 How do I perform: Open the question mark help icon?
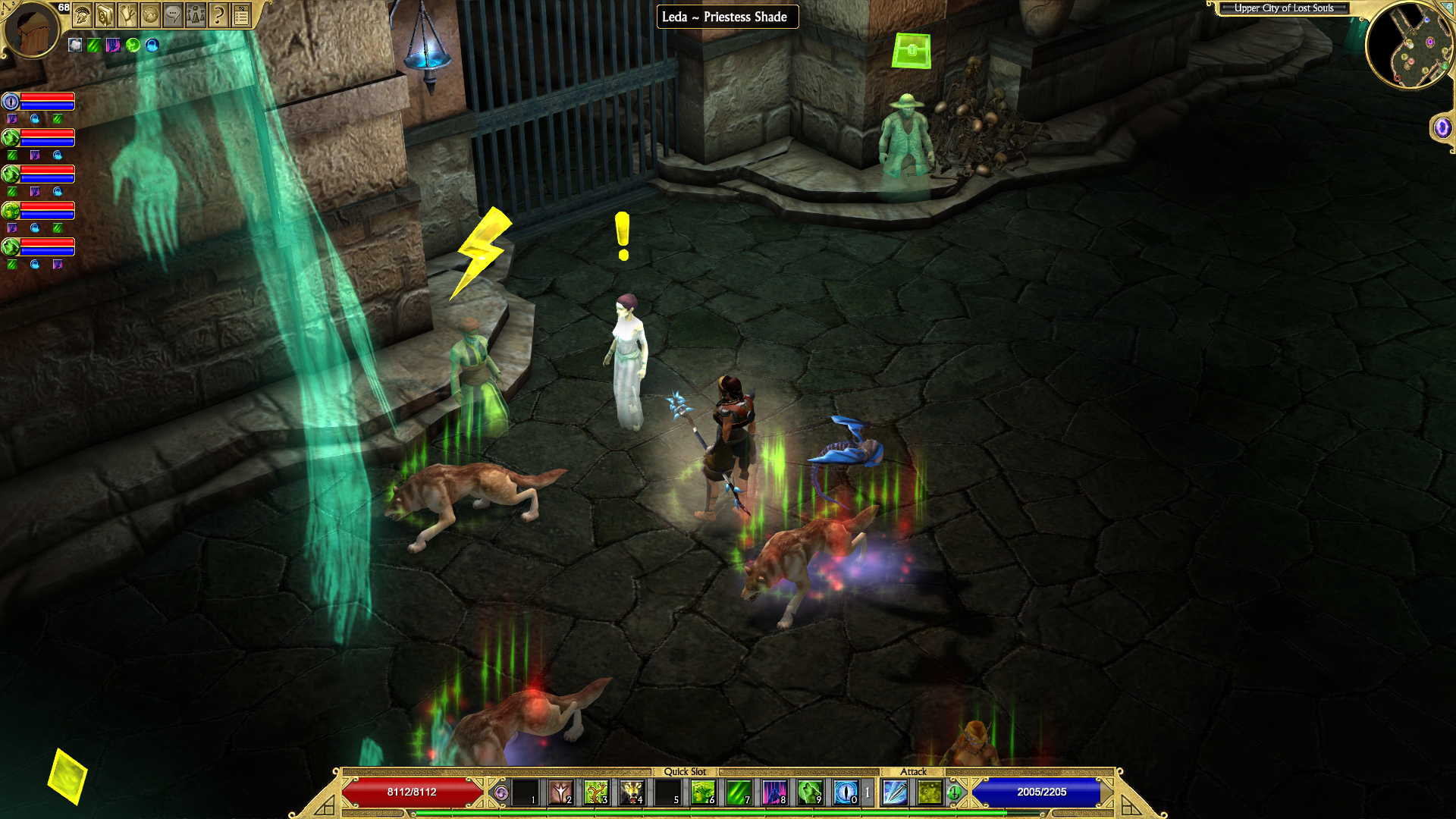click(x=218, y=14)
